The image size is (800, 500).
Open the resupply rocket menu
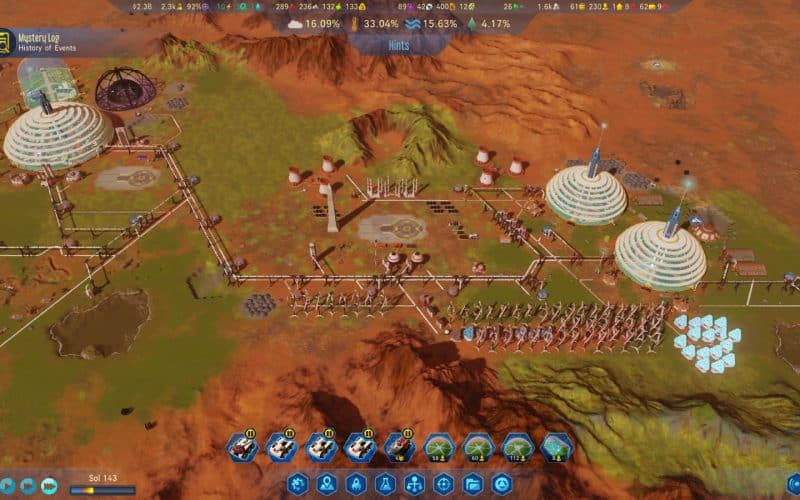355,485
